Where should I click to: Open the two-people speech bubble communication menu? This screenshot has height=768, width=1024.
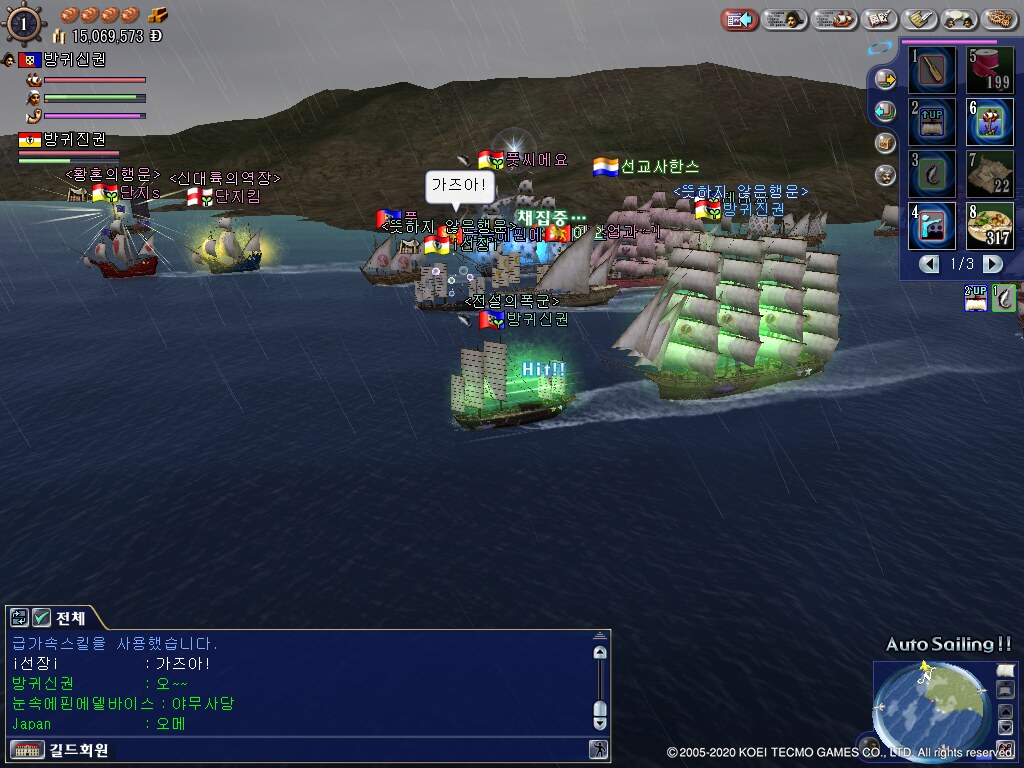coord(960,19)
